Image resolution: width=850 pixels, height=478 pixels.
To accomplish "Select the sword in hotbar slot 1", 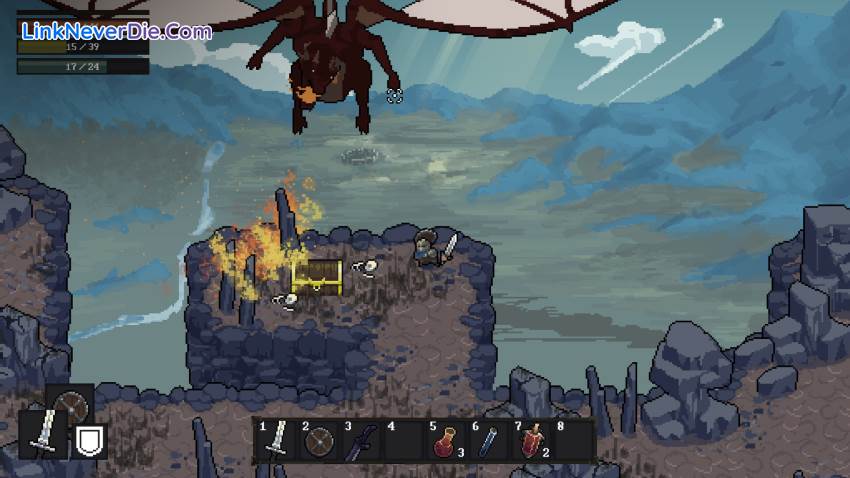I will coord(280,440).
